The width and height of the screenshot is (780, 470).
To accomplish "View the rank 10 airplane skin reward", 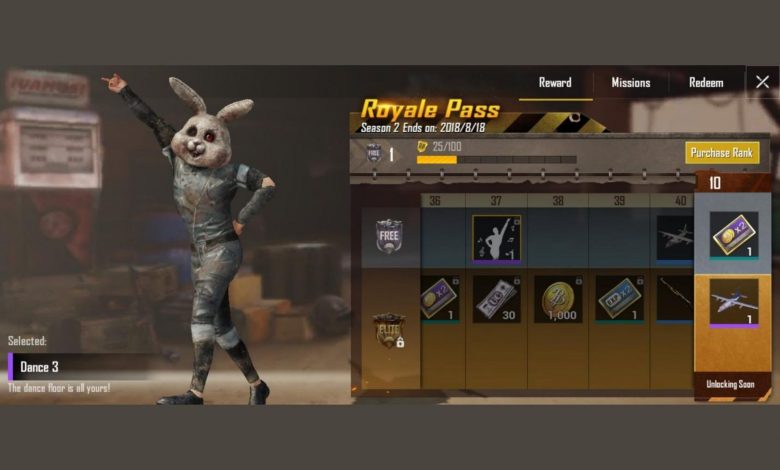I will (x=734, y=302).
